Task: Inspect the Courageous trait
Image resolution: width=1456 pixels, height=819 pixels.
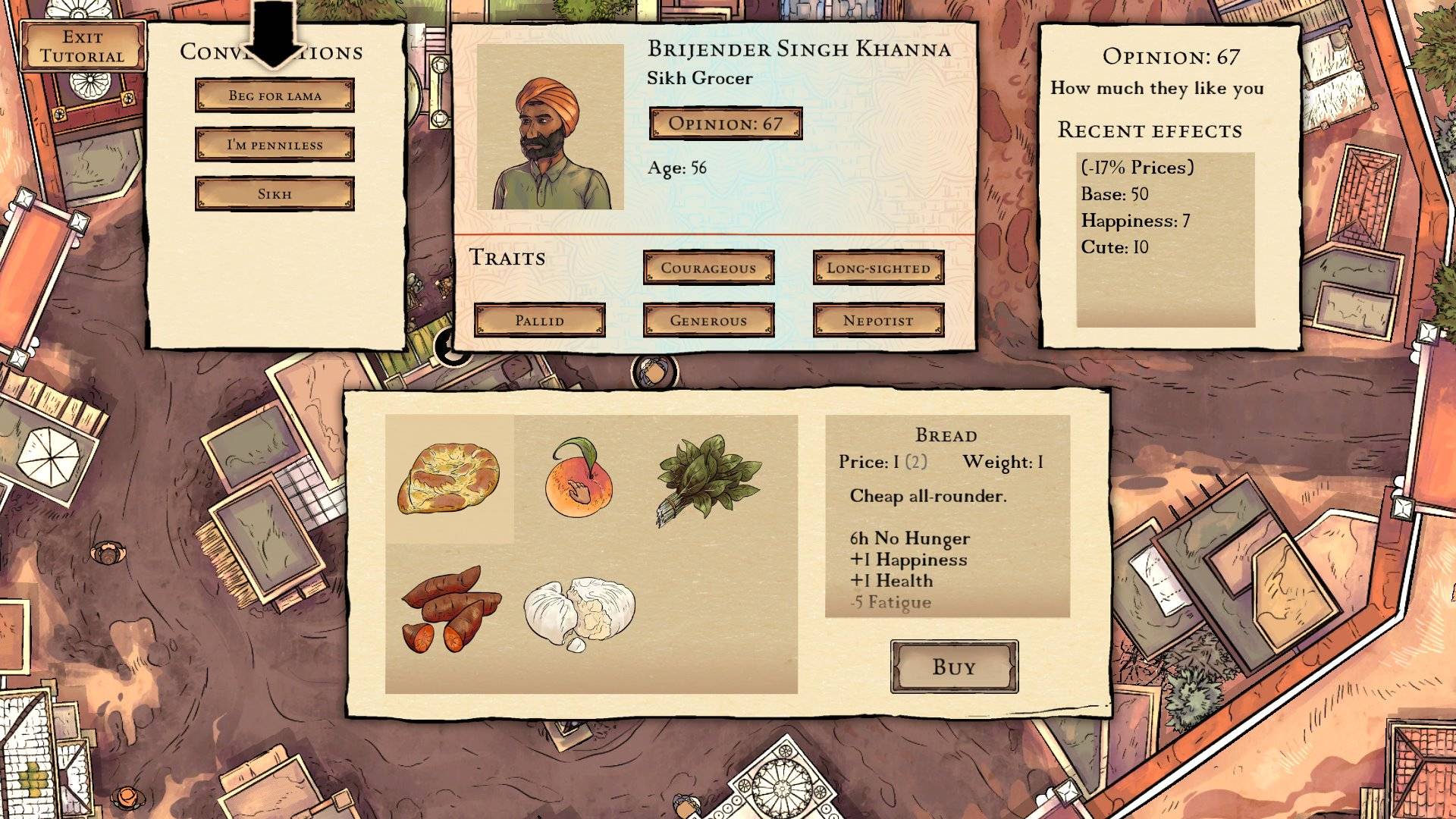Action: pyautogui.click(x=708, y=268)
